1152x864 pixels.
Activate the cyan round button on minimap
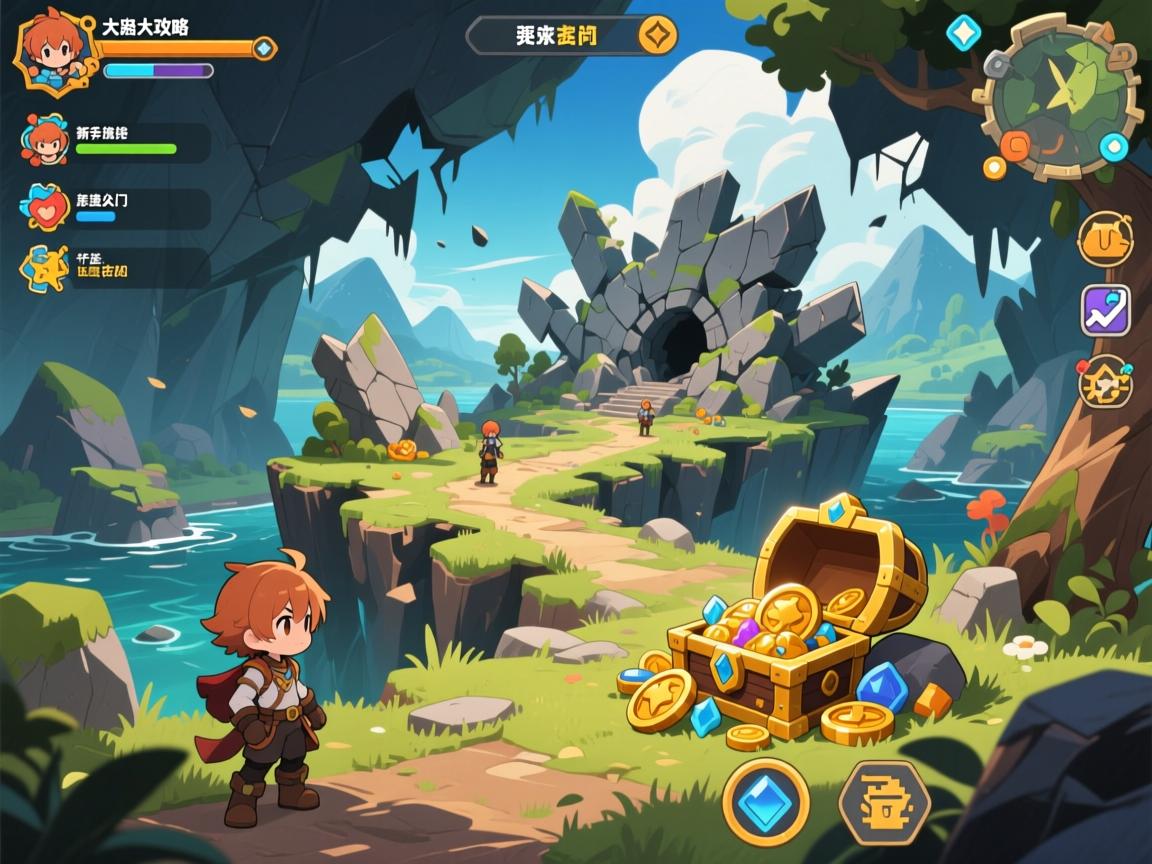(1113, 148)
